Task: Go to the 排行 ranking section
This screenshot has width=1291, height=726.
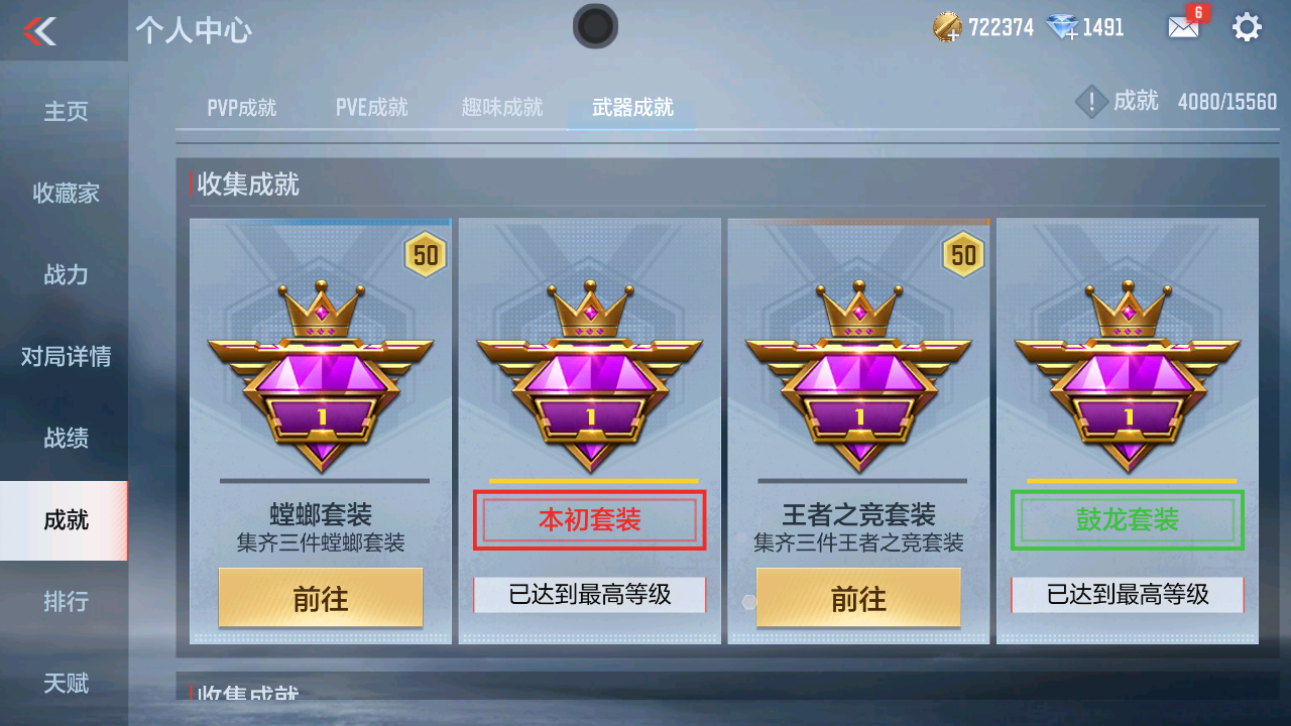Action: [64, 601]
